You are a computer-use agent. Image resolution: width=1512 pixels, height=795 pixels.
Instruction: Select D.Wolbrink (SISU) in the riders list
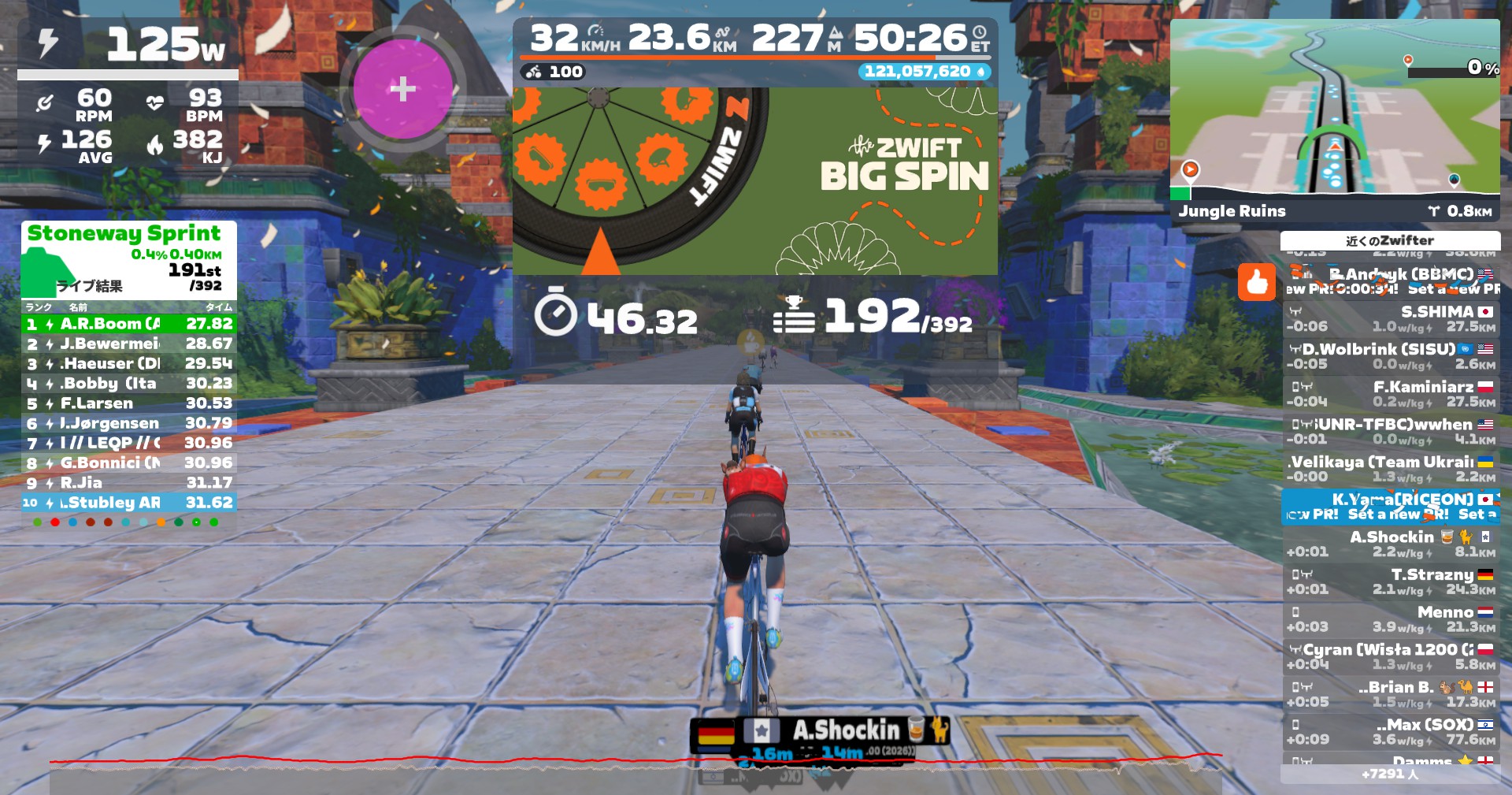1391,356
